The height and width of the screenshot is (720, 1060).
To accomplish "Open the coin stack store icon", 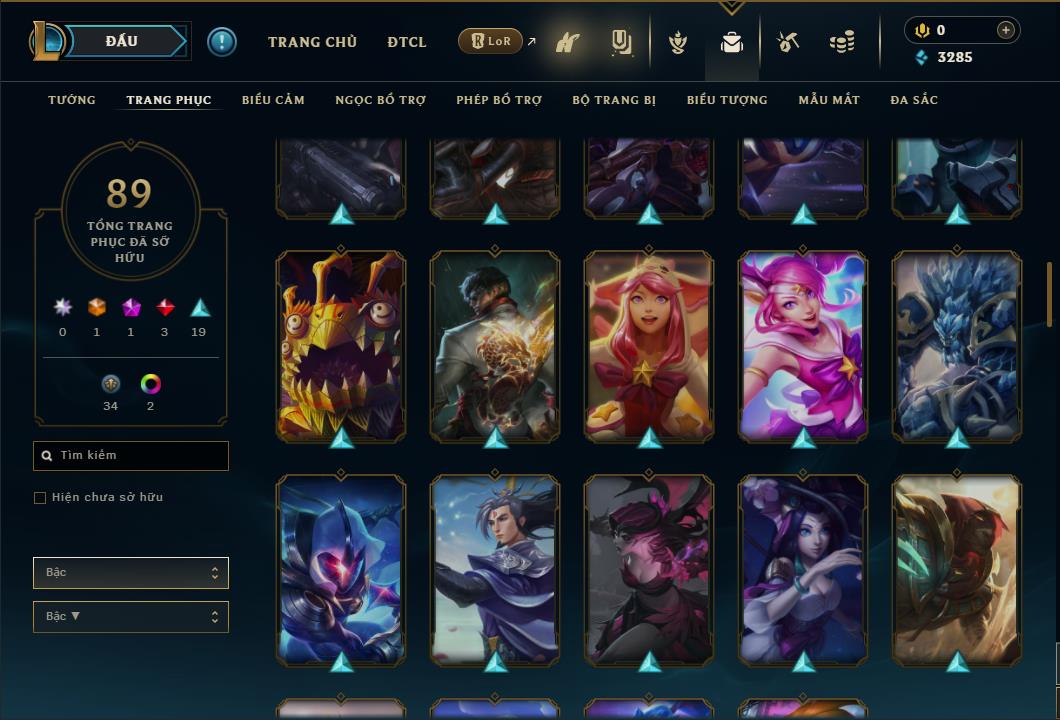I will coord(842,43).
